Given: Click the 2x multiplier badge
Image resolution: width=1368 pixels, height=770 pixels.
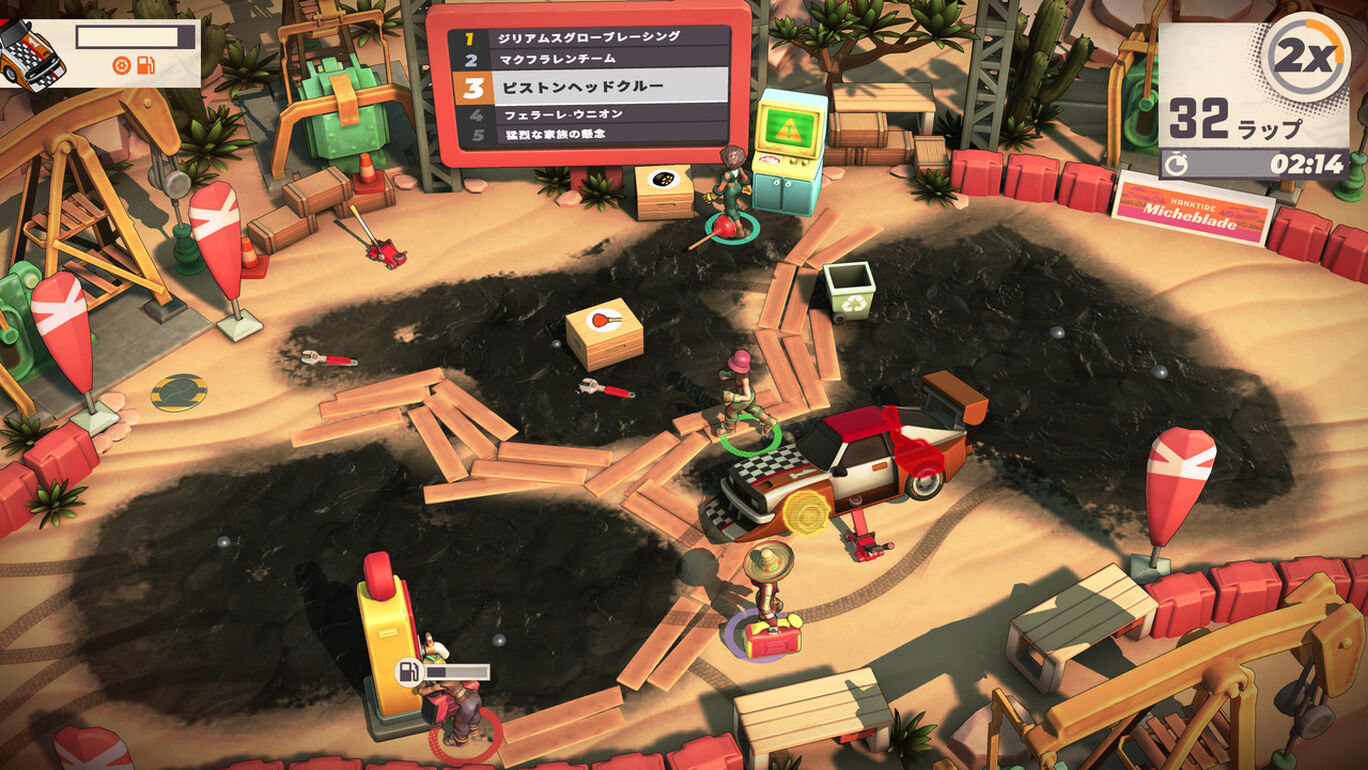Looking at the screenshot, I should (1305, 57).
